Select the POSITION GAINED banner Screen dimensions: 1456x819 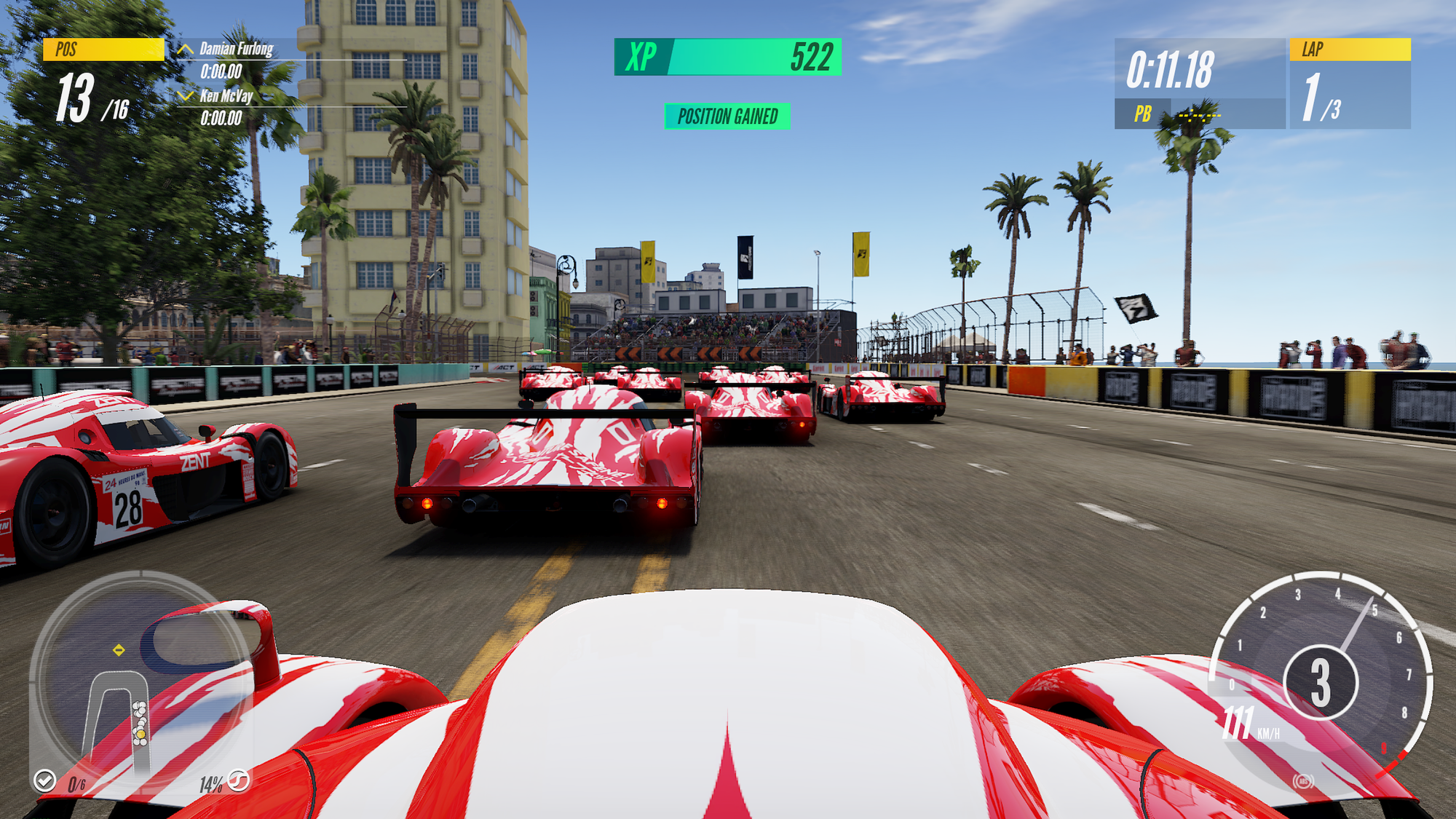coord(728,114)
